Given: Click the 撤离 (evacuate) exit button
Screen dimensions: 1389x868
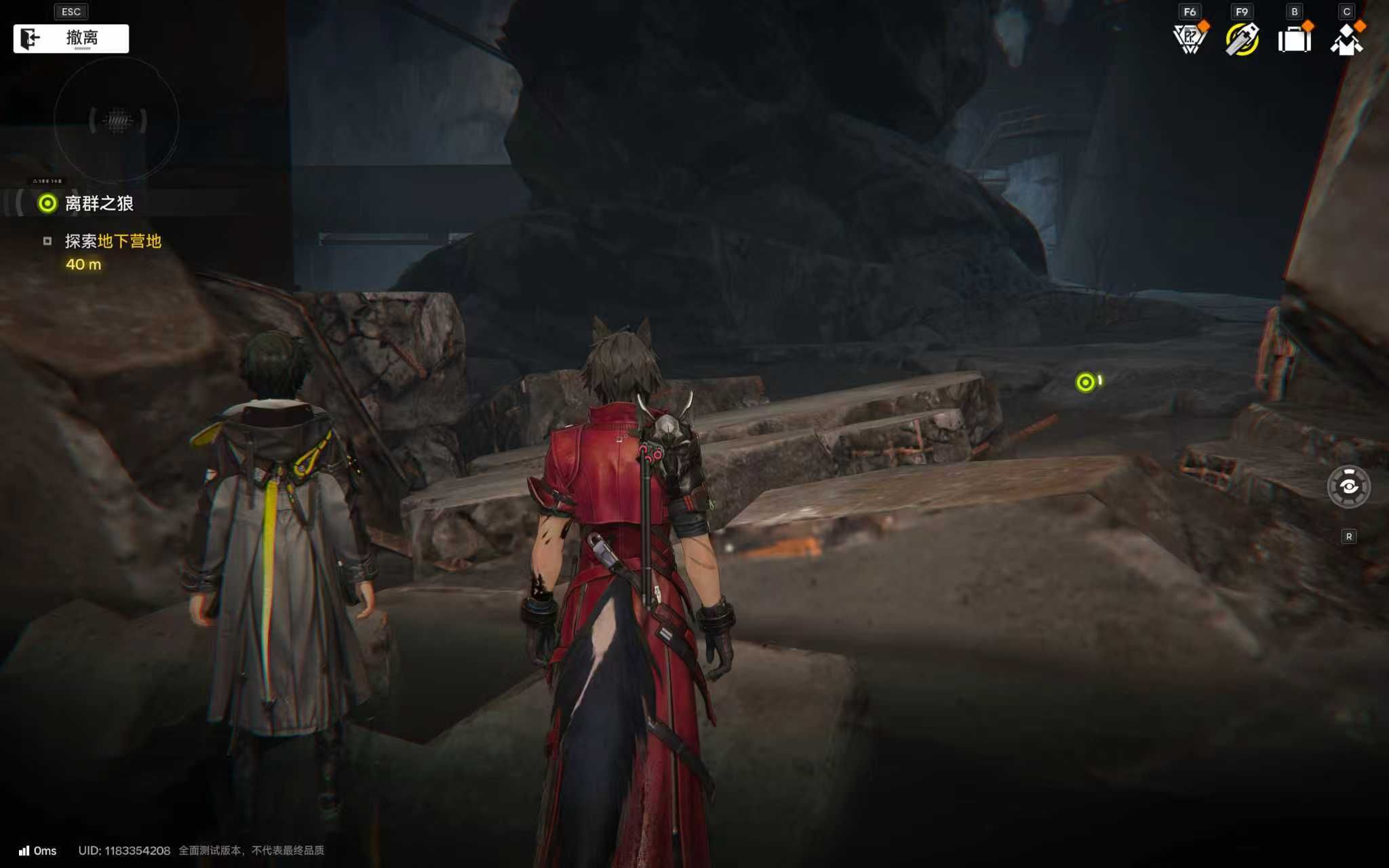Looking at the screenshot, I should 71,39.
